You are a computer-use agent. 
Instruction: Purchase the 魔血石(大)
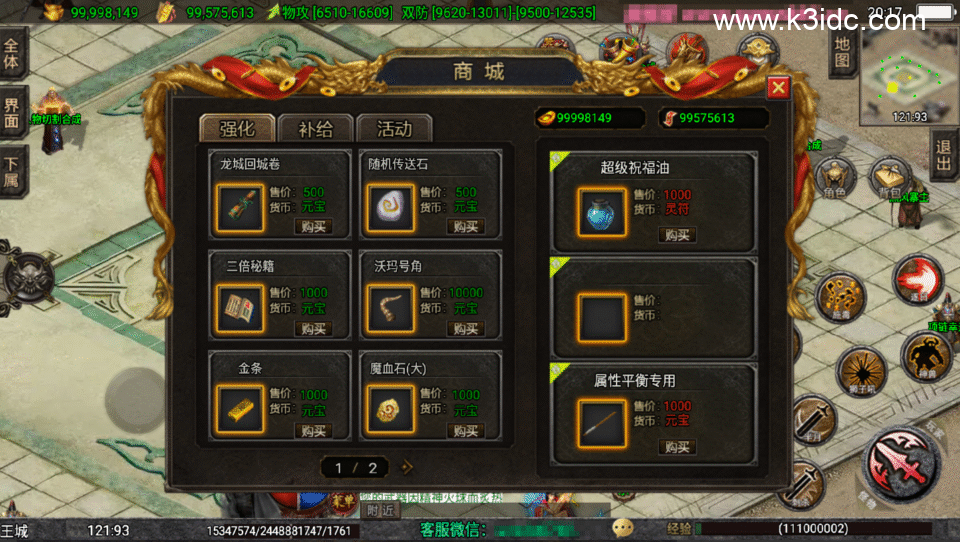click(x=465, y=430)
